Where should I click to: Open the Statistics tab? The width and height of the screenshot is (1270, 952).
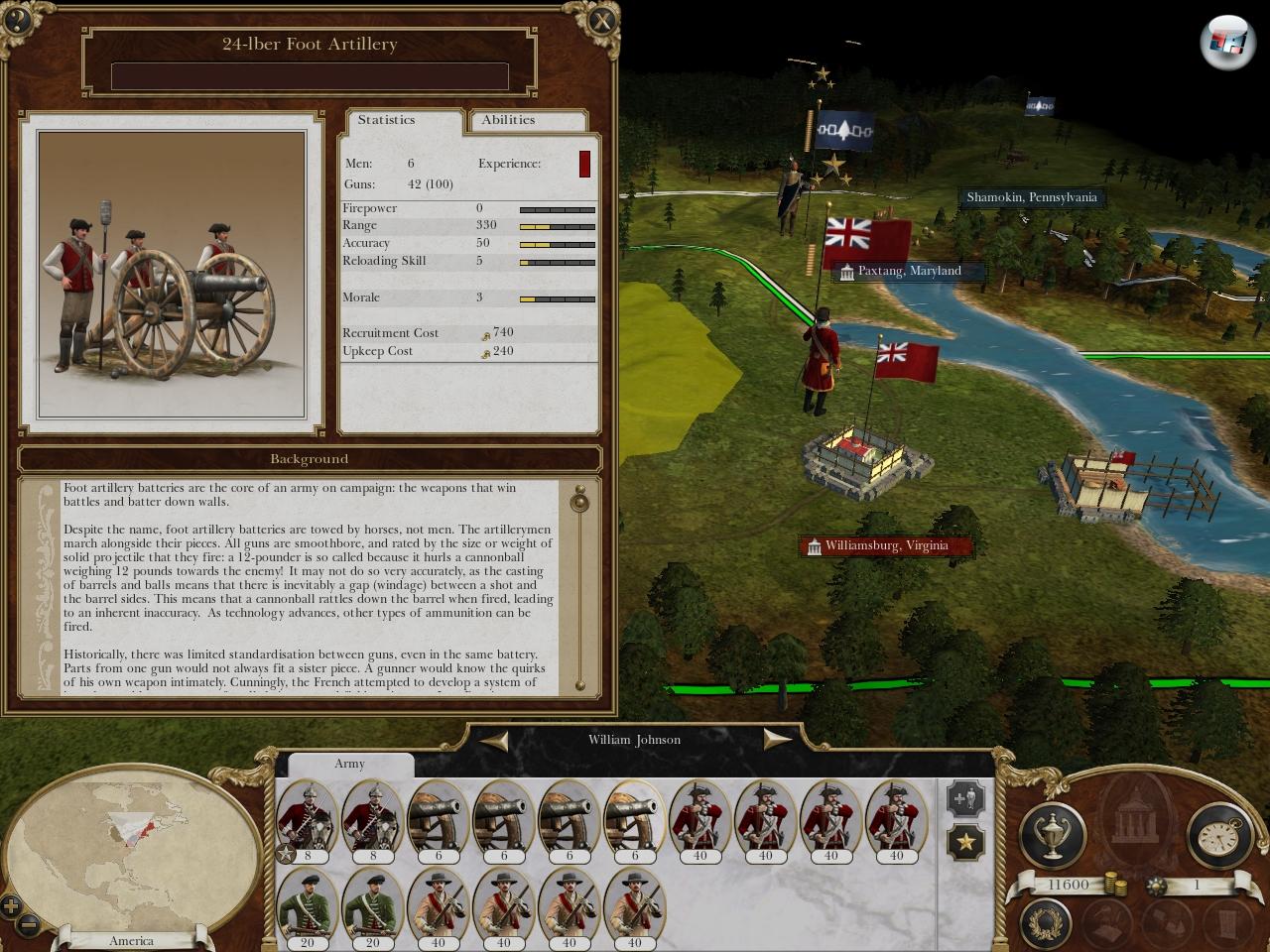[x=387, y=120]
